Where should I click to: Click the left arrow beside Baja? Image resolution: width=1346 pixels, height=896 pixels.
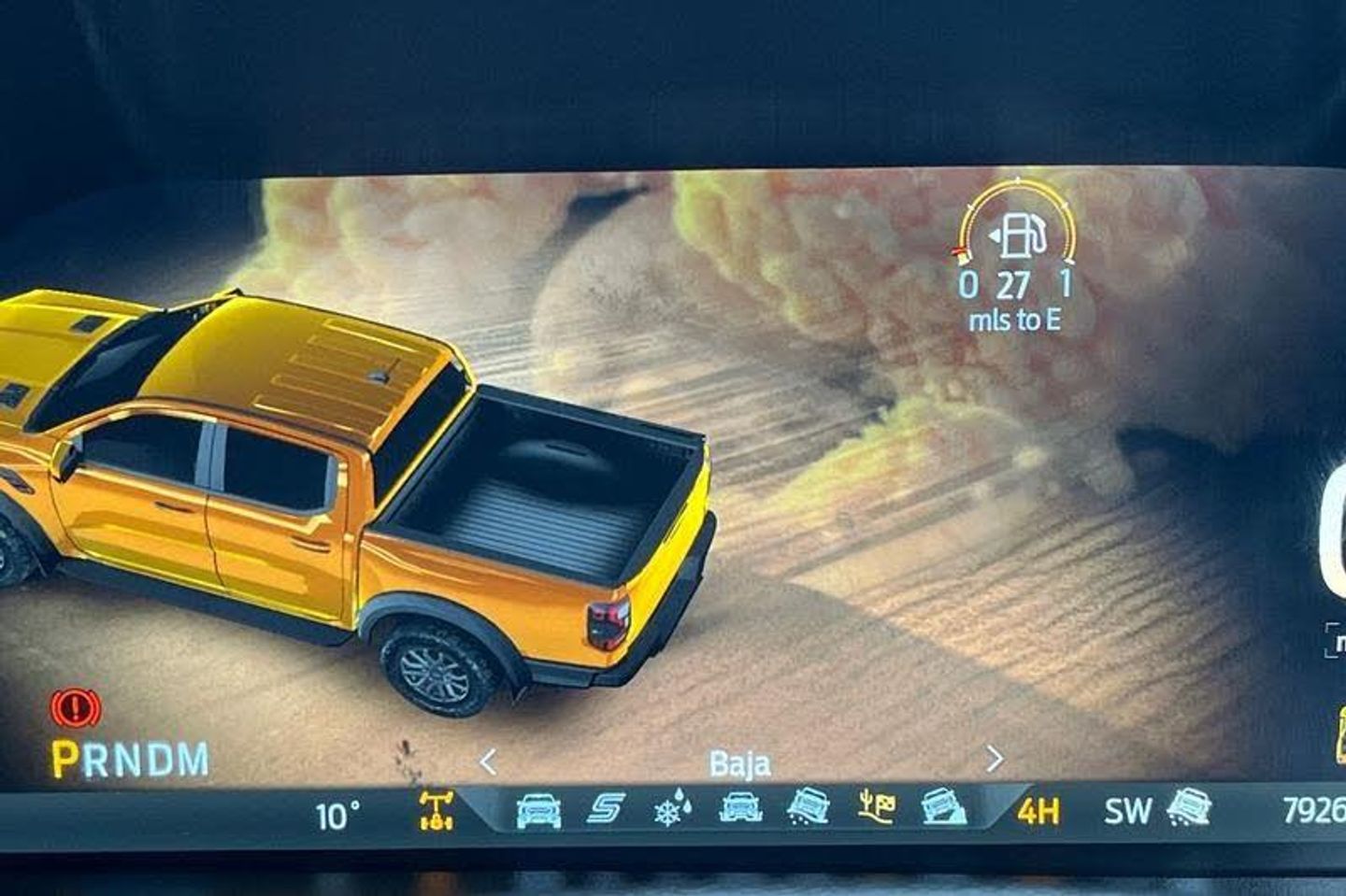487,762
